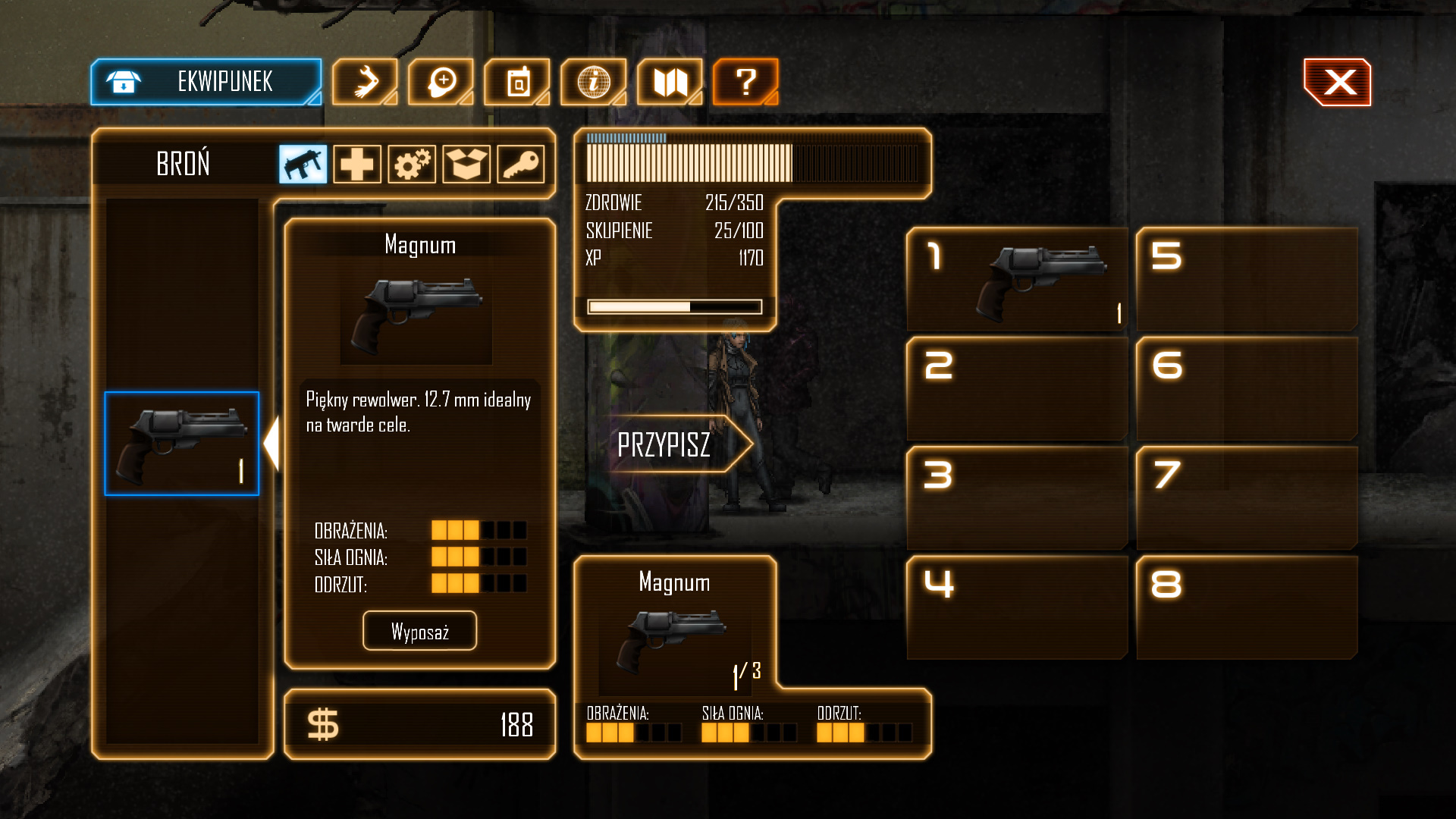Open the Ekwipunek inventory tab
Screen dimensions: 1456x819
(206, 82)
